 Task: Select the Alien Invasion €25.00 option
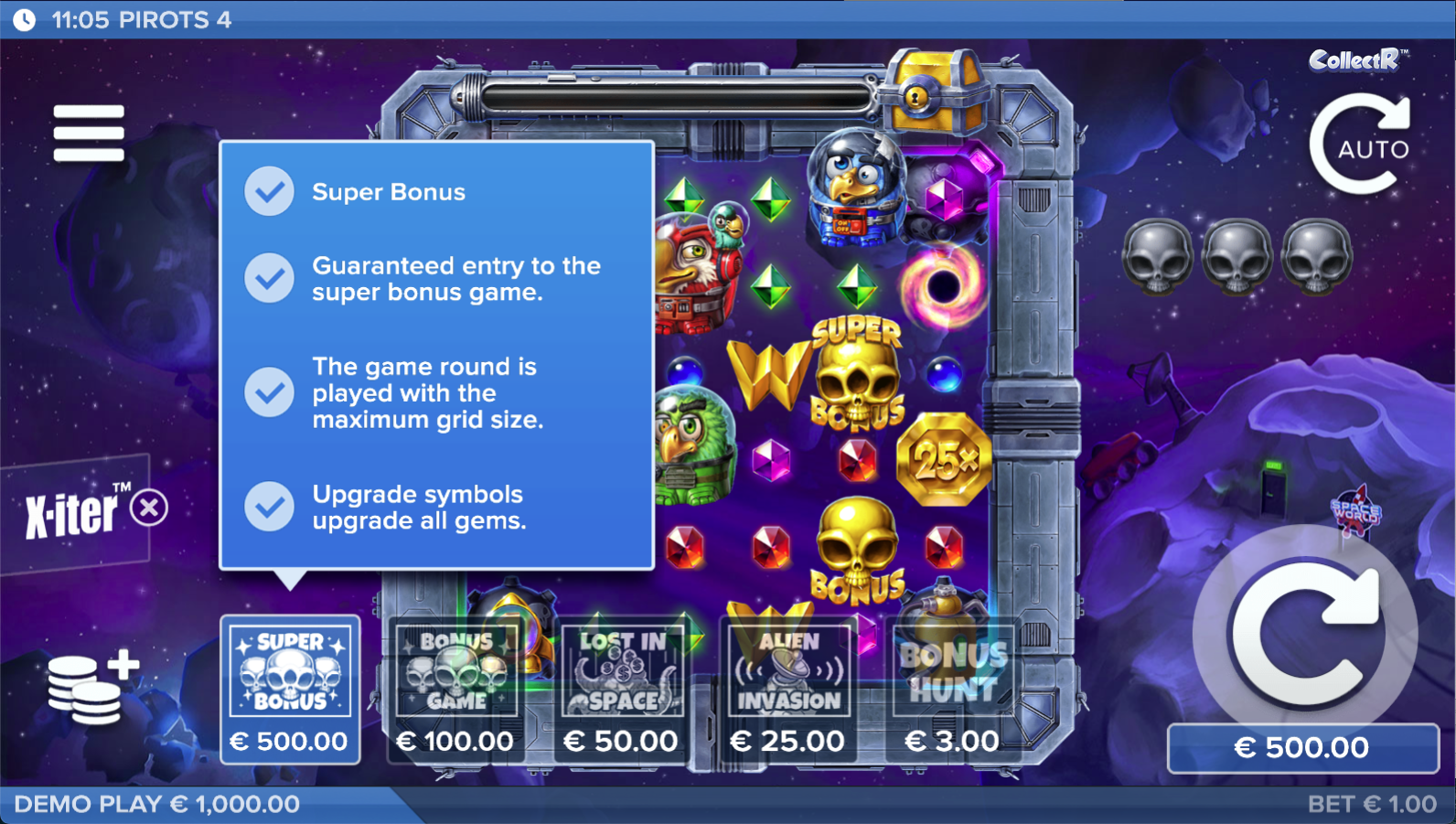[787, 690]
